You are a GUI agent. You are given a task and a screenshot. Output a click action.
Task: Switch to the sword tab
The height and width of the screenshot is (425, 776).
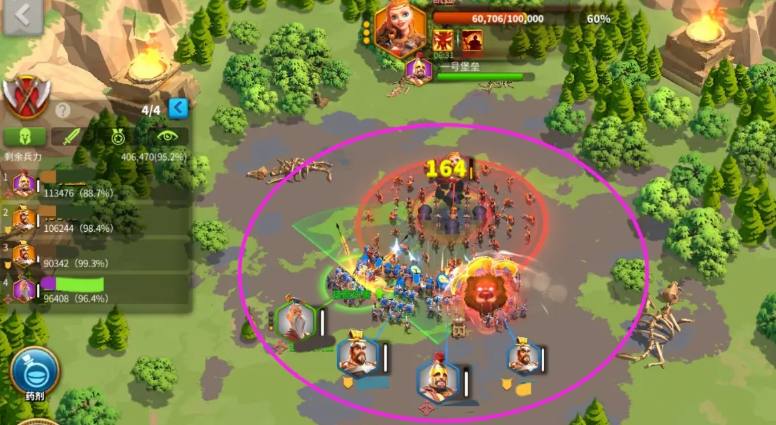tap(69, 136)
